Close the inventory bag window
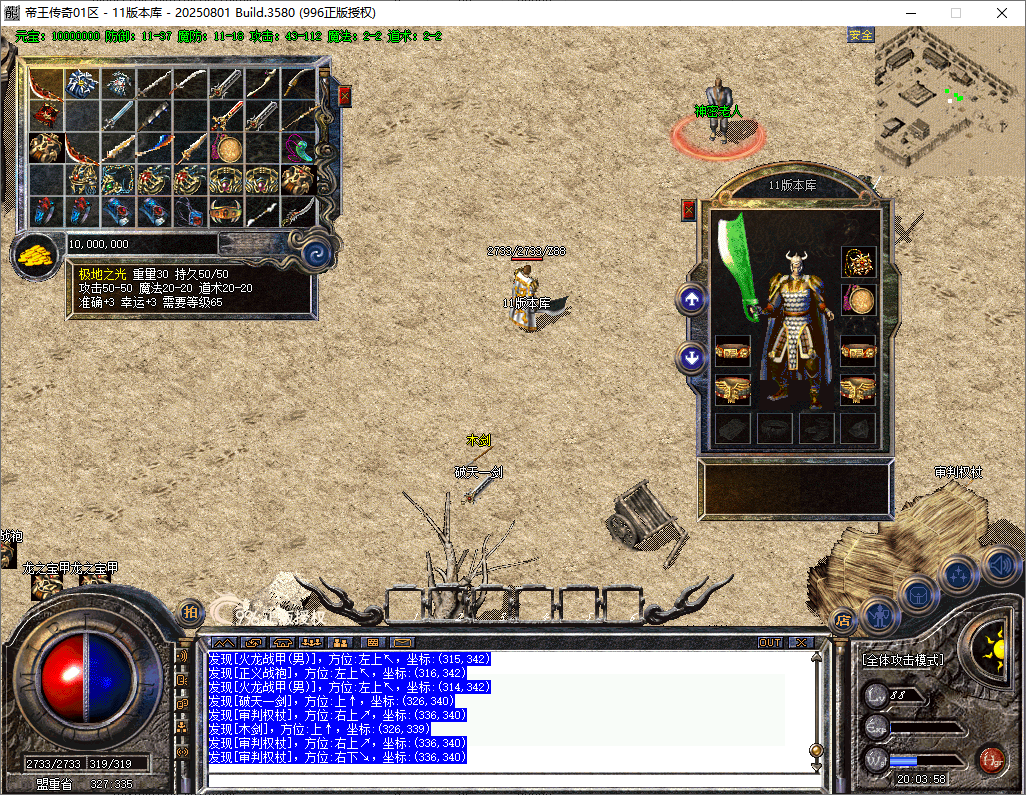Viewport: 1026px width, 795px height. [344, 96]
